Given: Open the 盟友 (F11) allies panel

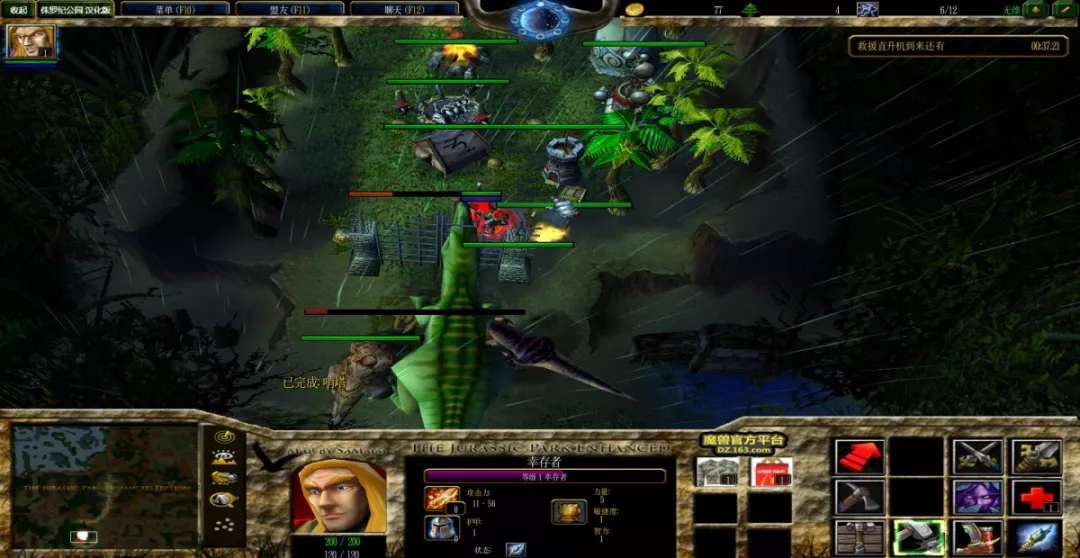Looking at the screenshot, I should [290, 9].
